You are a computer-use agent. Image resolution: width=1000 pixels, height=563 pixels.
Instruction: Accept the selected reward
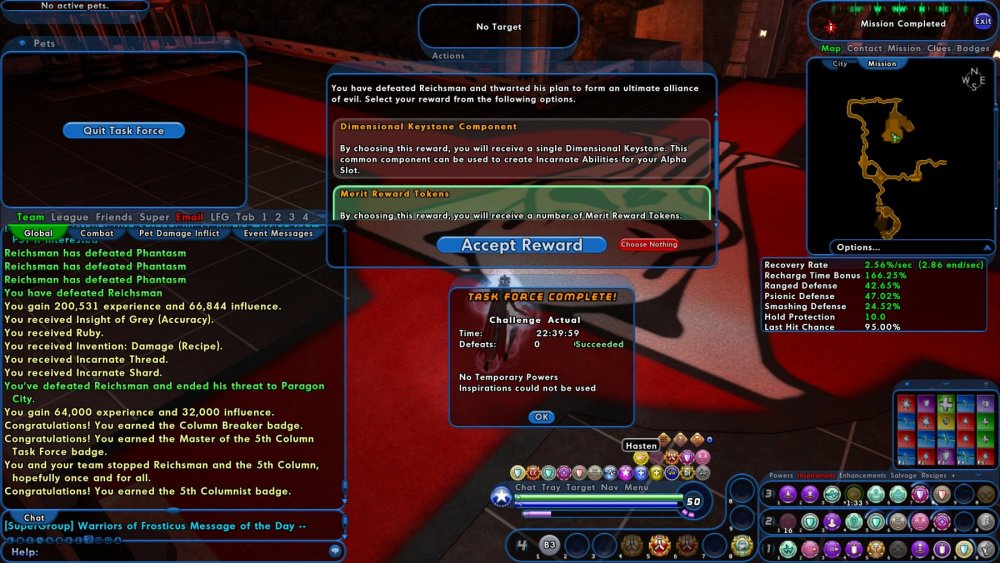[x=521, y=245]
